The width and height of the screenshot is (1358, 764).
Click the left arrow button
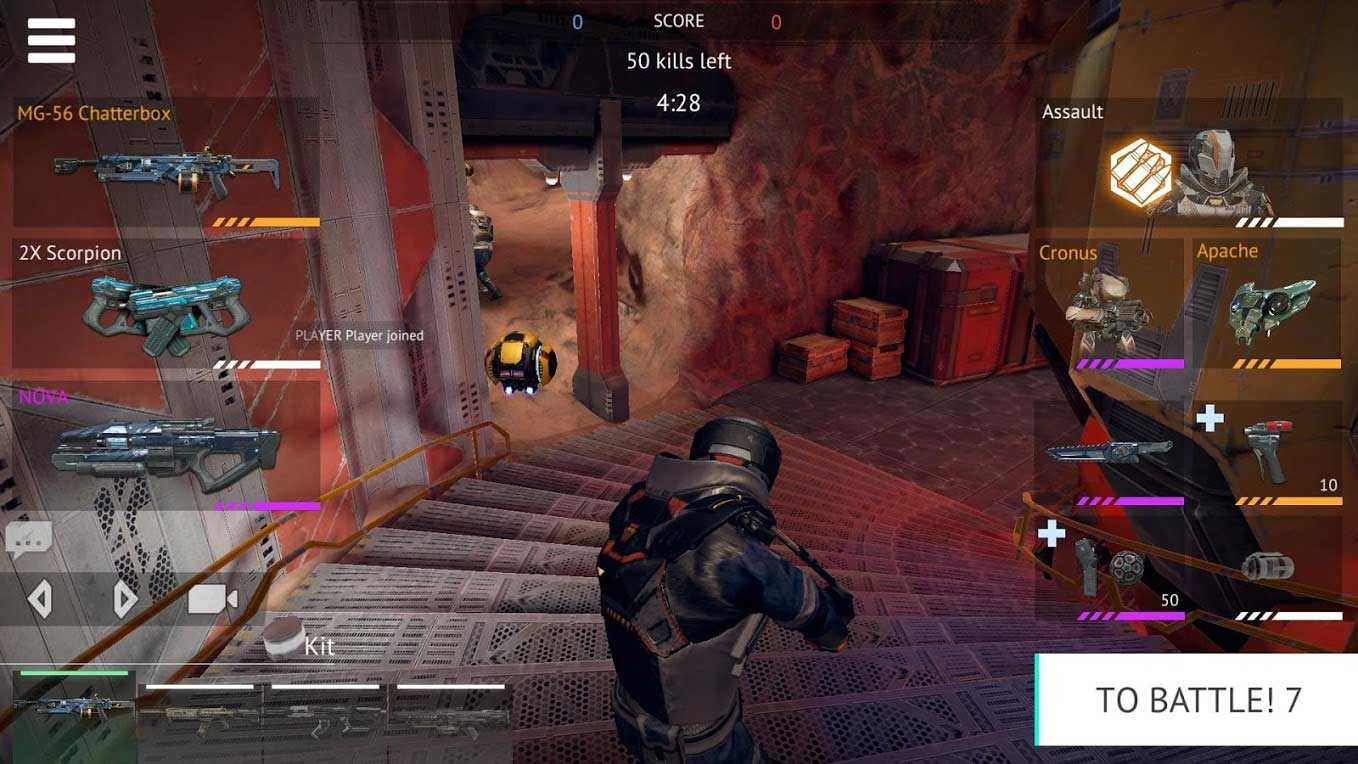pyautogui.click(x=40, y=599)
